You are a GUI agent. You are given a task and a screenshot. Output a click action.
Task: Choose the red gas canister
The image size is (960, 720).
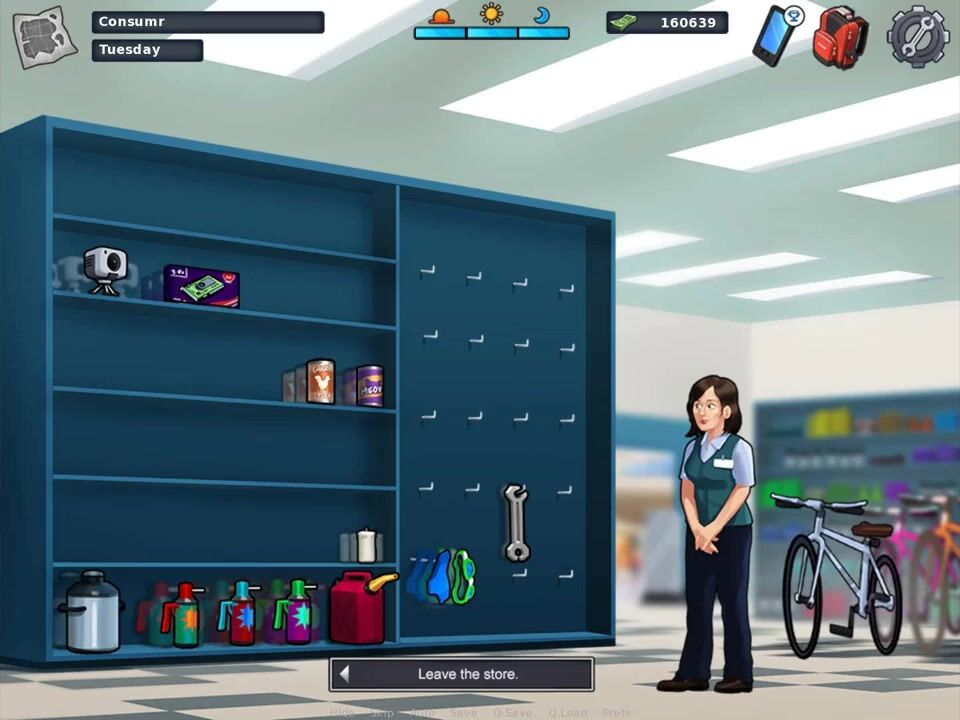[359, 605]
